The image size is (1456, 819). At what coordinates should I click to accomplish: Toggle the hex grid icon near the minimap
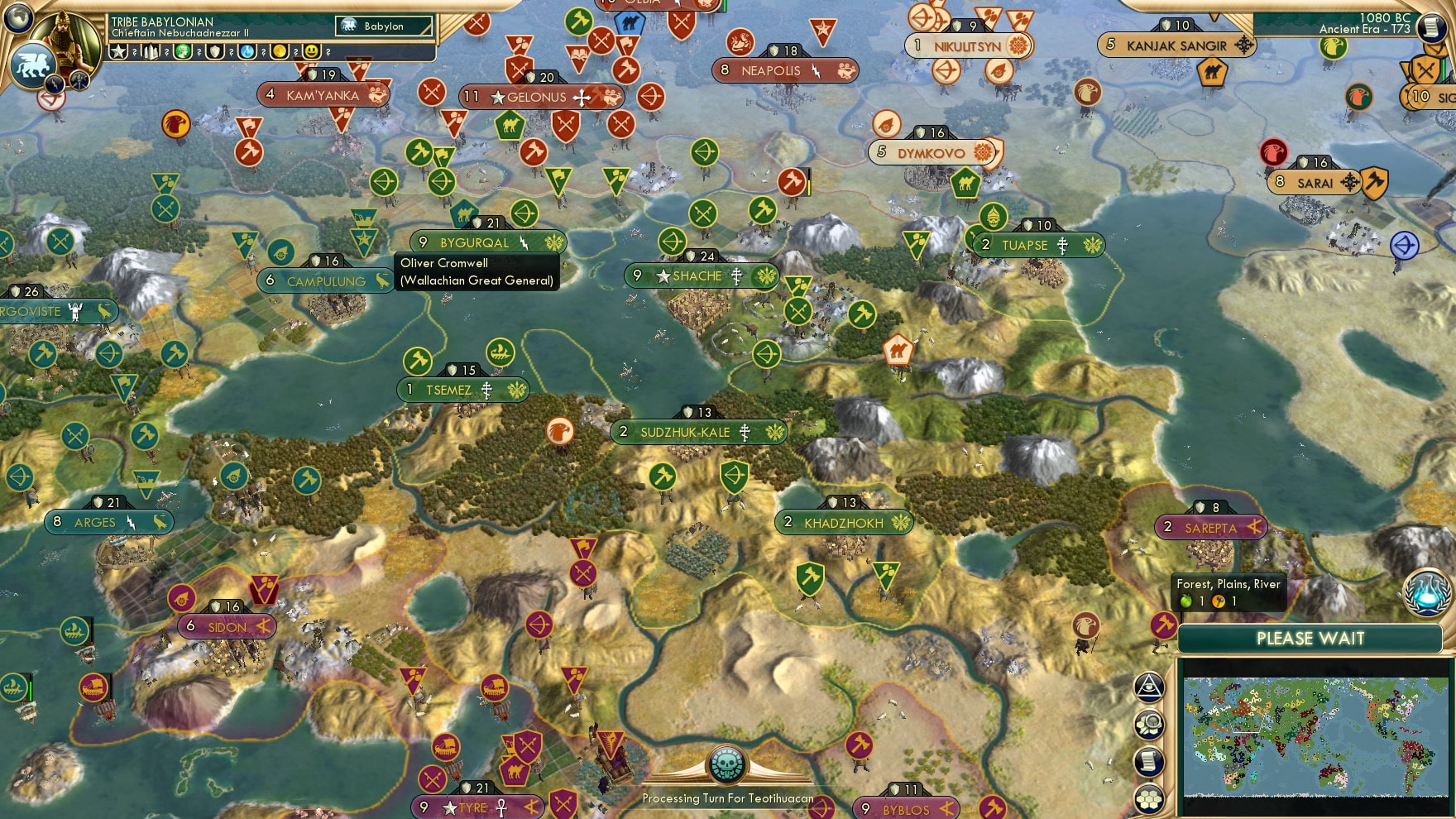coord(1150,797)
